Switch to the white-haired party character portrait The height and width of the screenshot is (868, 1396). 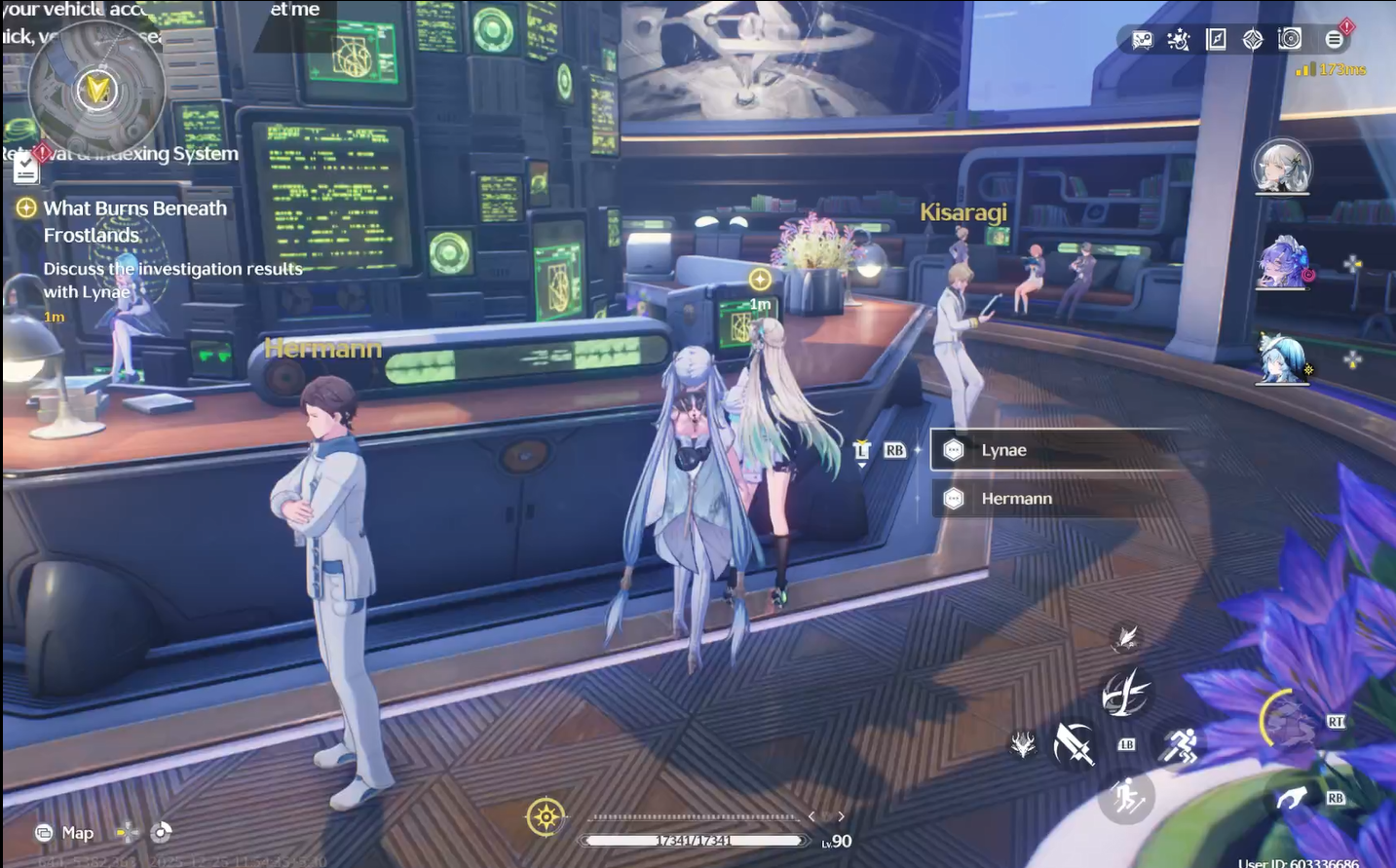(x=1281, y=166)
